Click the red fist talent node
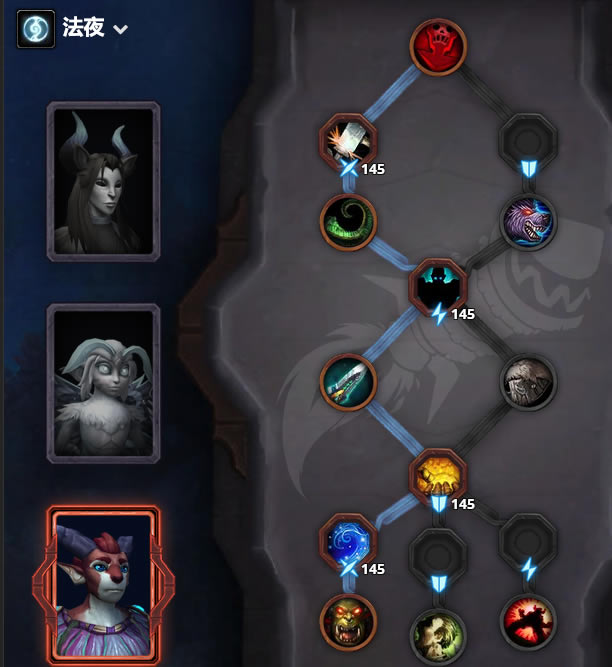The image size is (612, 667). (x=438, y=46)
